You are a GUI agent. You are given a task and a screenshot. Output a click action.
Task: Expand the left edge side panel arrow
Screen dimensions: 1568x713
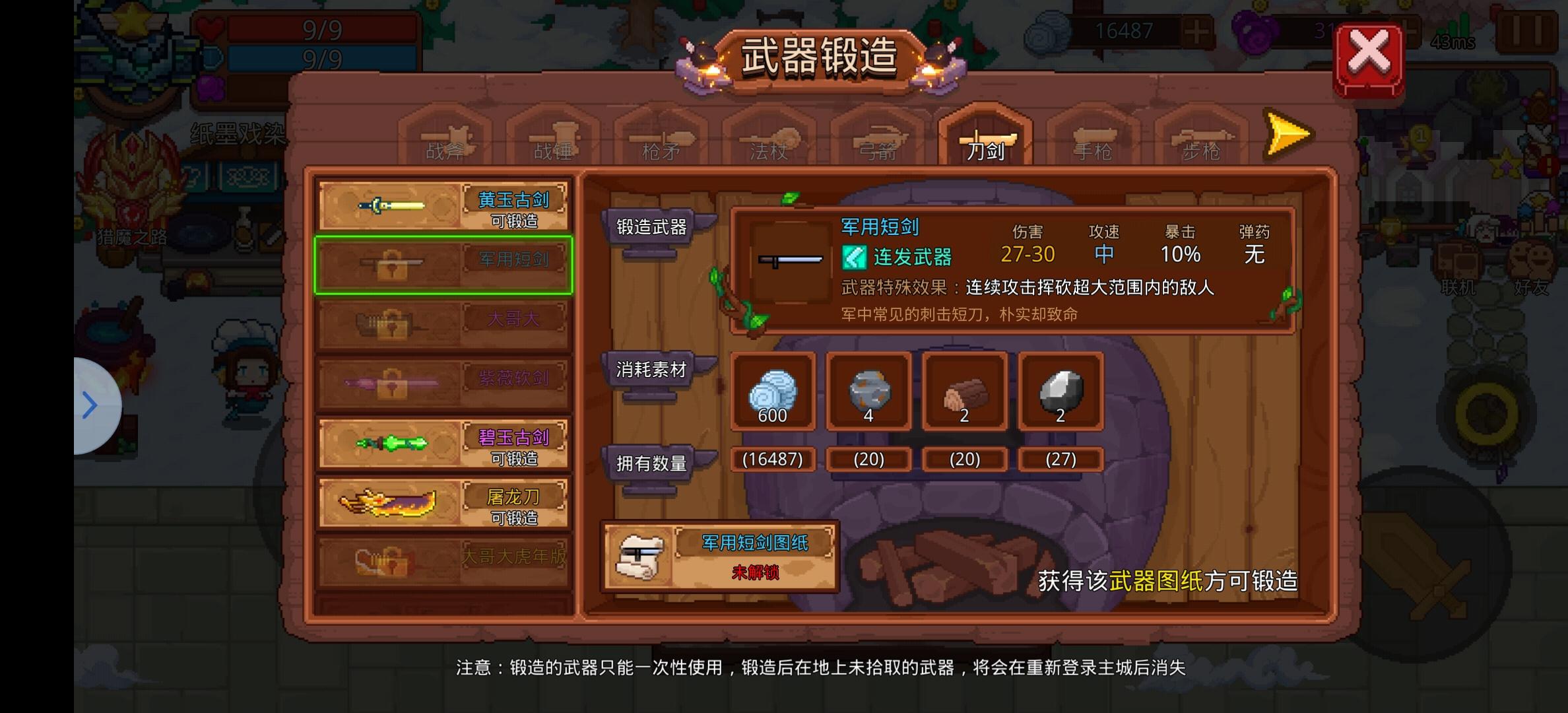point(89,405)
